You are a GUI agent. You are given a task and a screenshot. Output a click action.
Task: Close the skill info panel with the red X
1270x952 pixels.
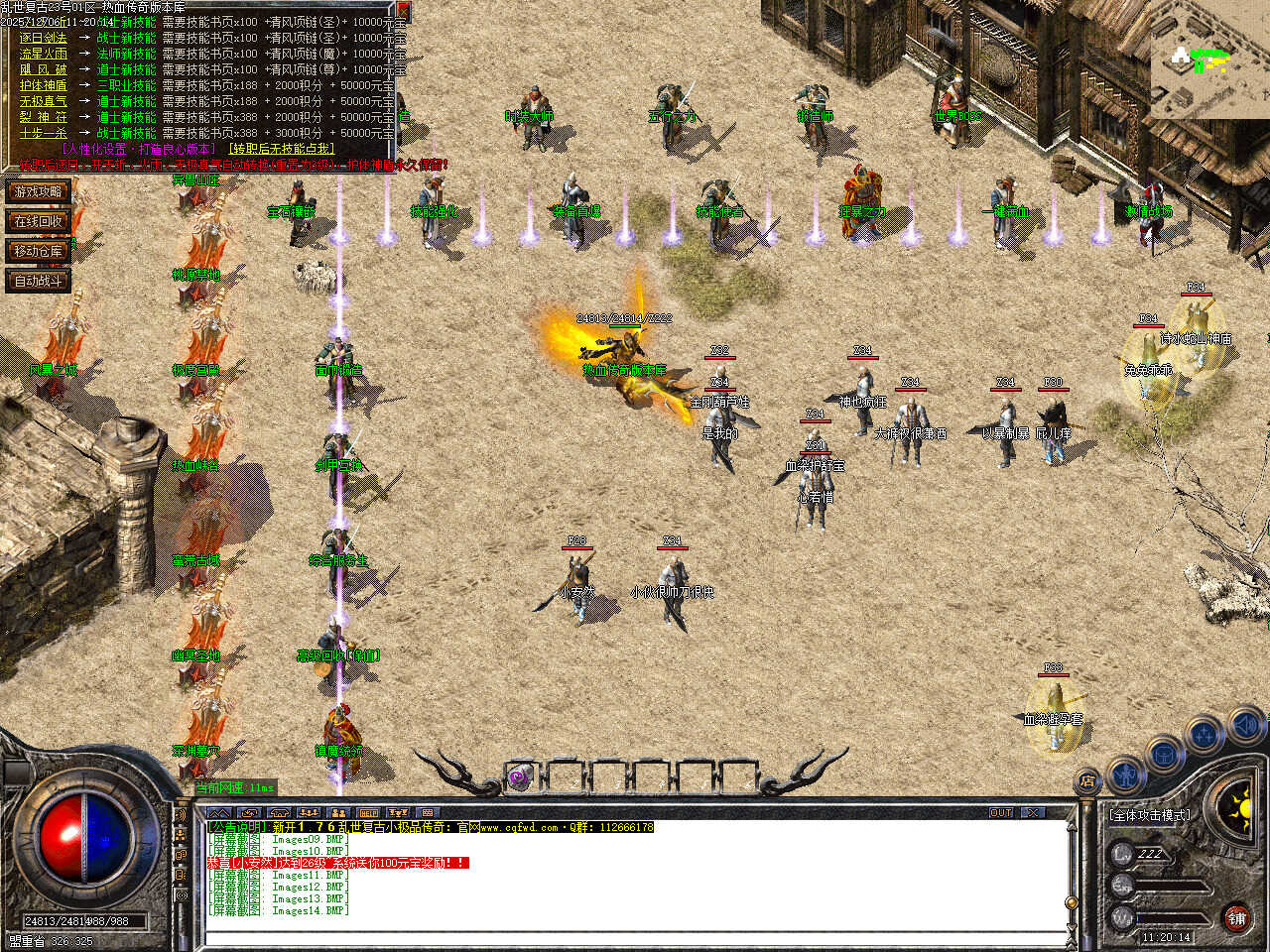pyautogui.click(x=403, y=11)
